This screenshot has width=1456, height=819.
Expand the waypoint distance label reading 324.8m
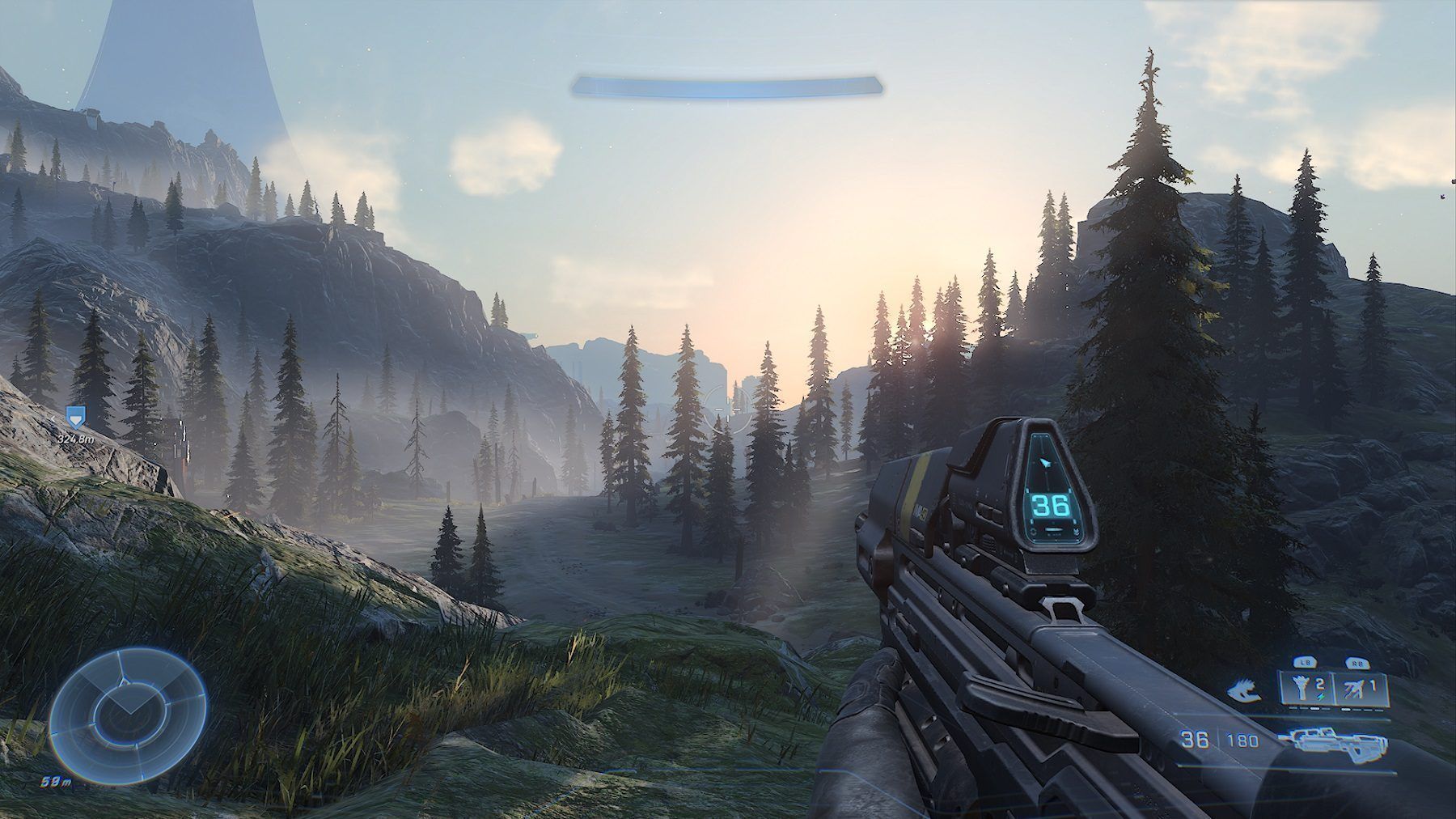click(x=75, y=439)
